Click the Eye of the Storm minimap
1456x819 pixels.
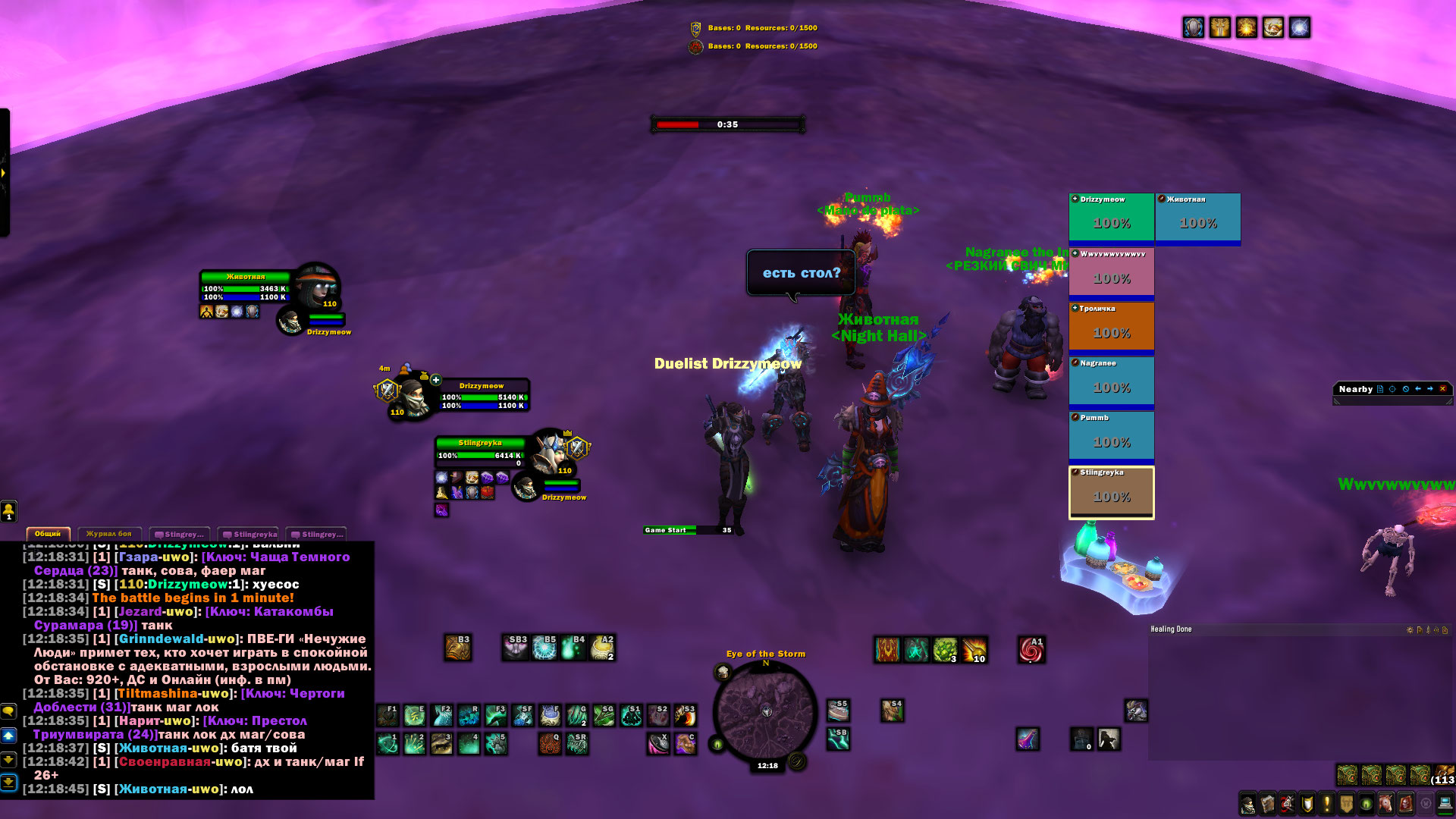[766, 711]
